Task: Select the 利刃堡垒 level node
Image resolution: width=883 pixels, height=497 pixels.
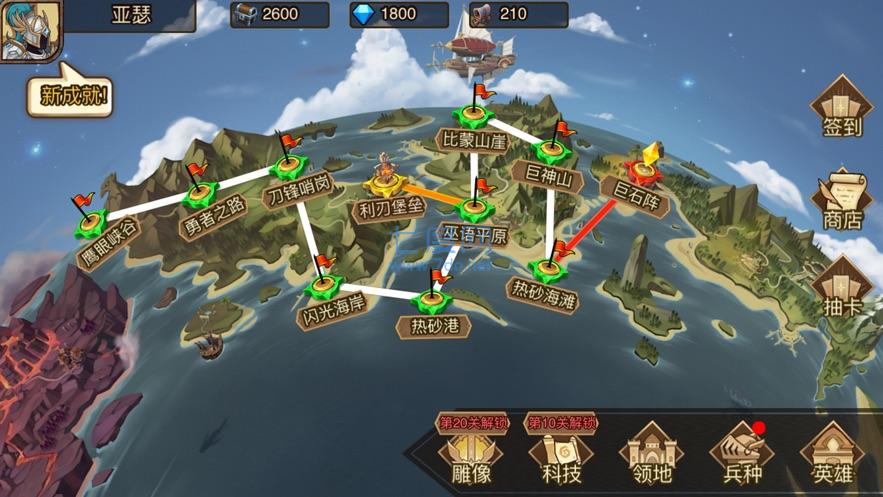Action: (x=387, y=183)
